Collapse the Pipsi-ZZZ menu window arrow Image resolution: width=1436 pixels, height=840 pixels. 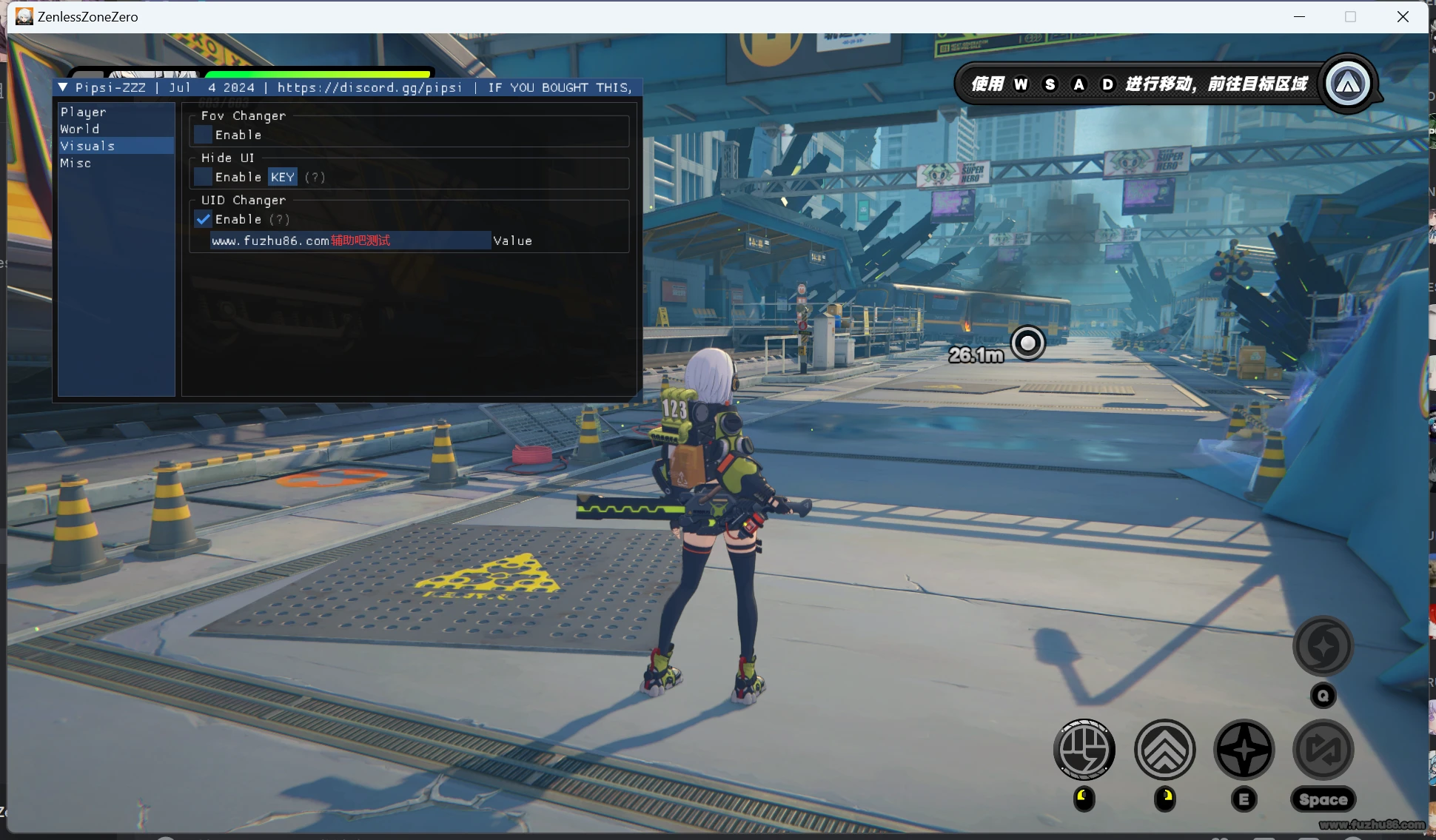tap(63, 87)
